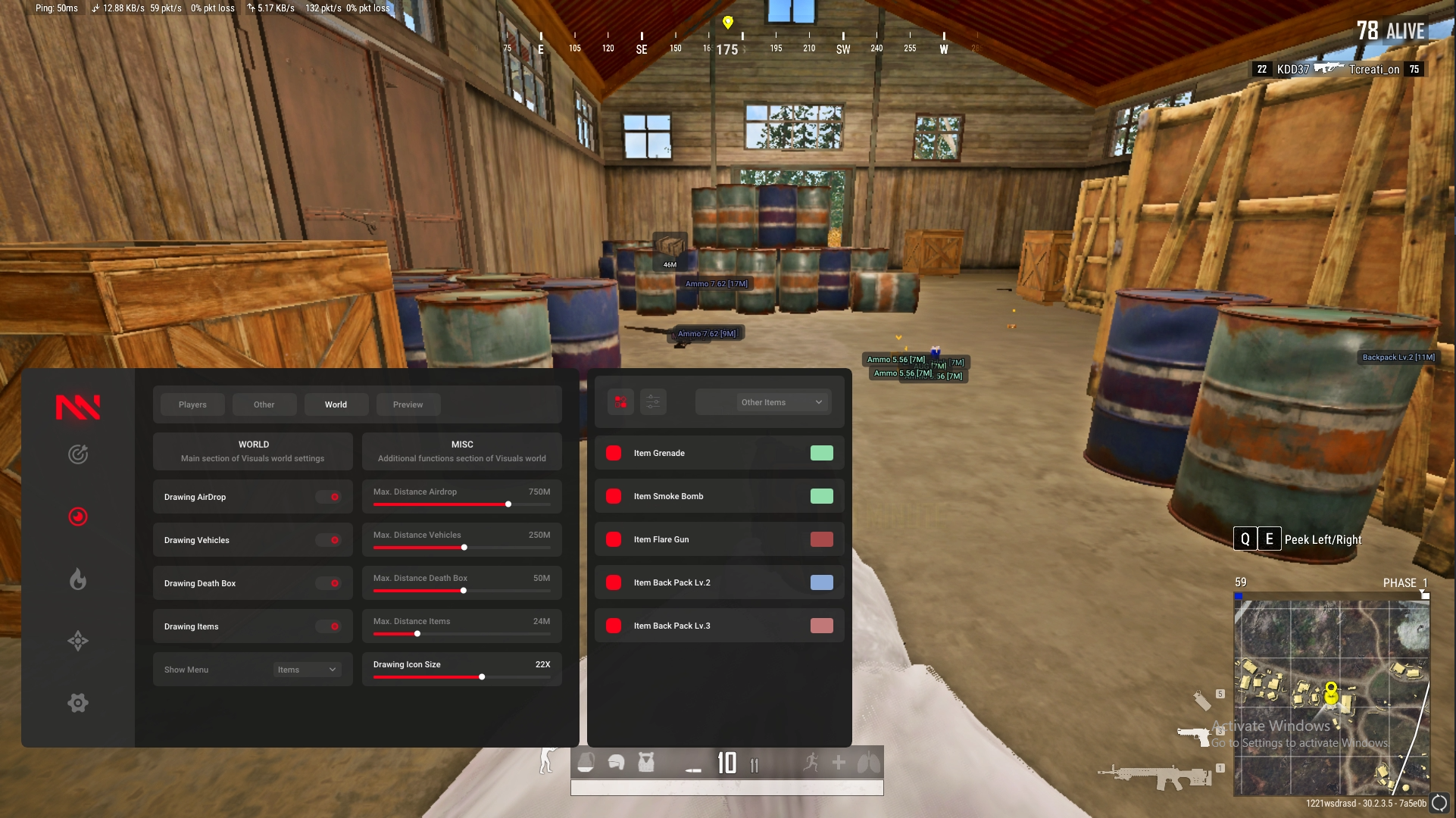Show the Preview tab

coord(408,404)
